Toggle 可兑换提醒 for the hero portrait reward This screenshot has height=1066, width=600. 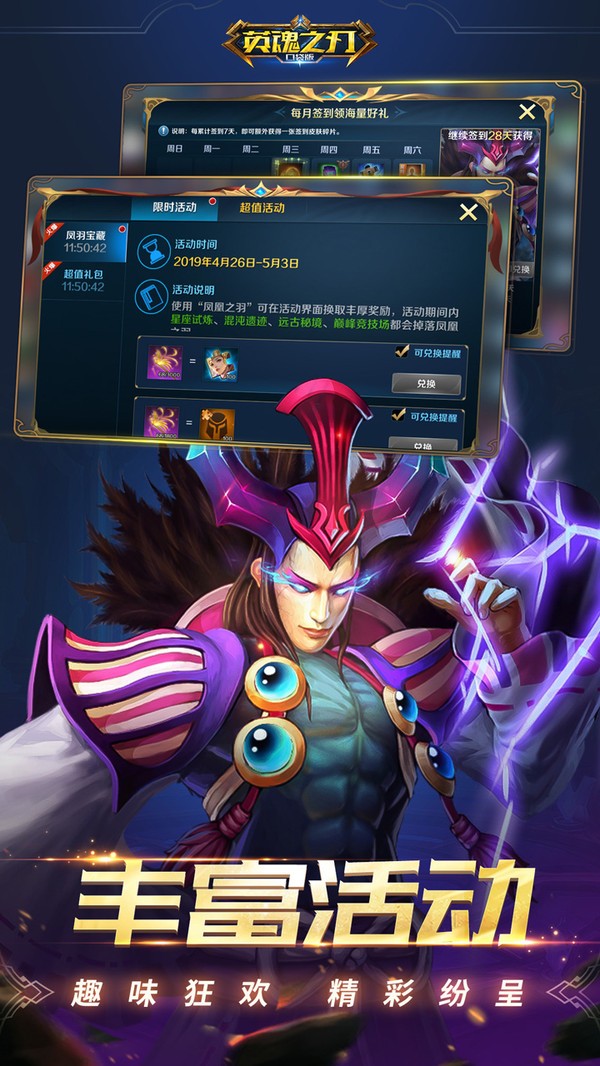click(400, 353)
